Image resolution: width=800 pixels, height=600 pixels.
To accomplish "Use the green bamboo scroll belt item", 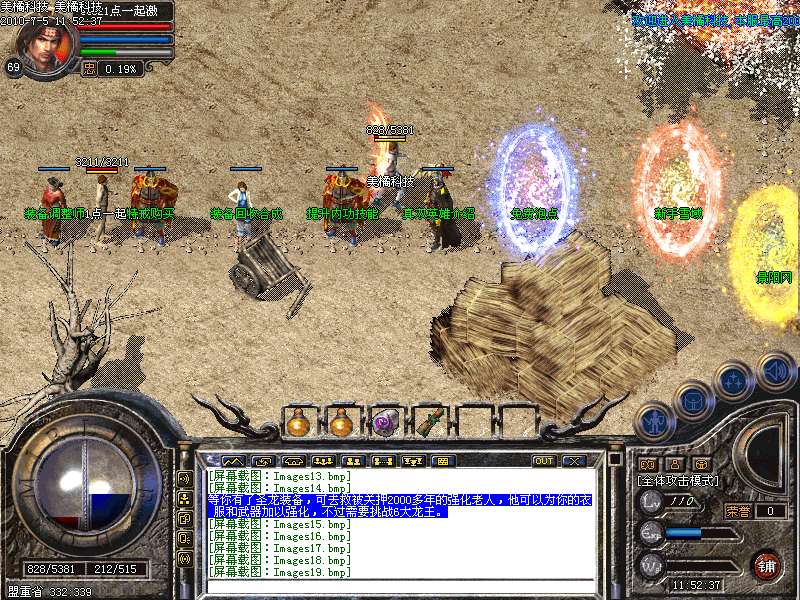I will pos(430,423).
